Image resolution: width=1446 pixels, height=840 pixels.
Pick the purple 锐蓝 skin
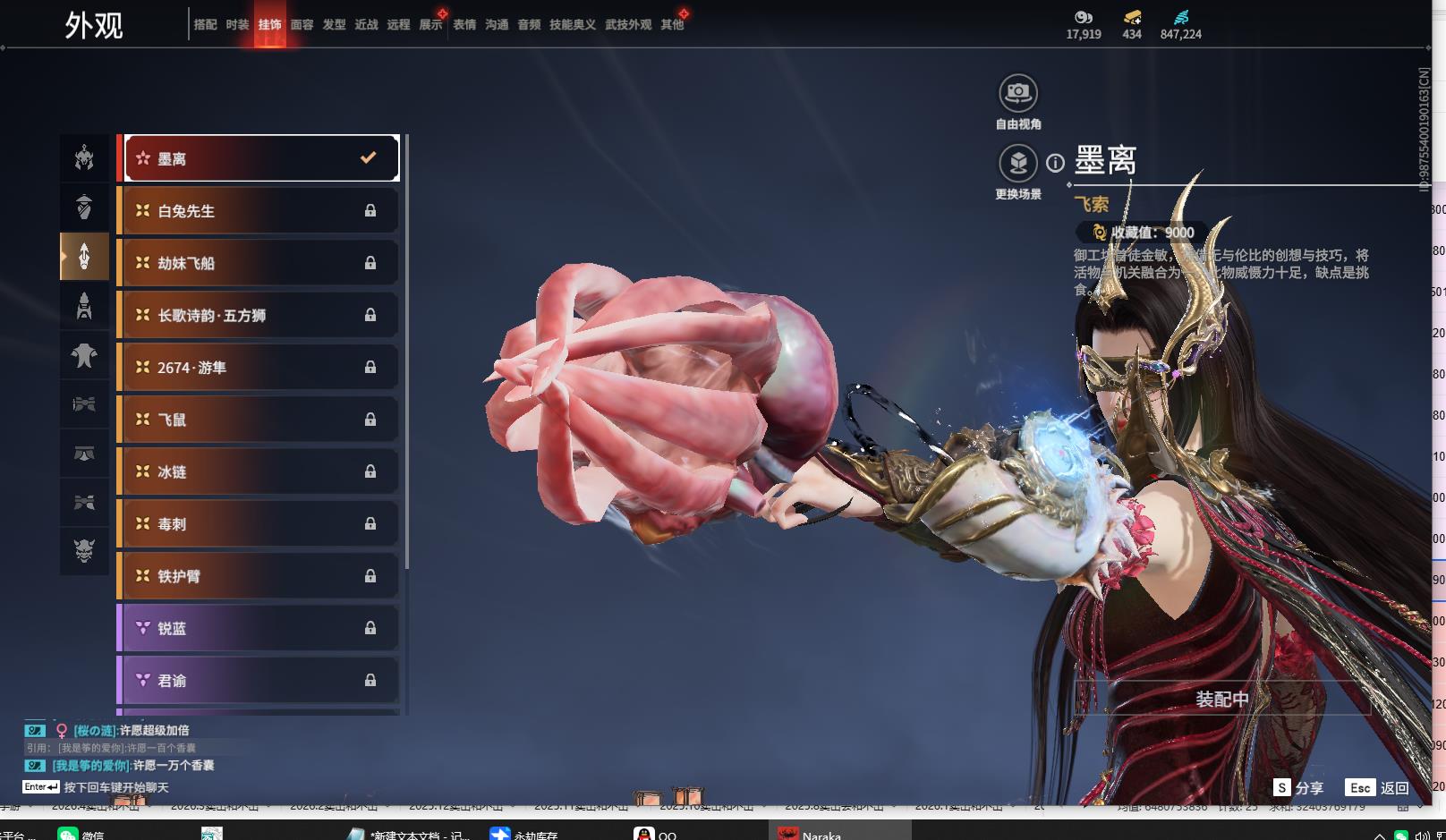click(259, 628)
